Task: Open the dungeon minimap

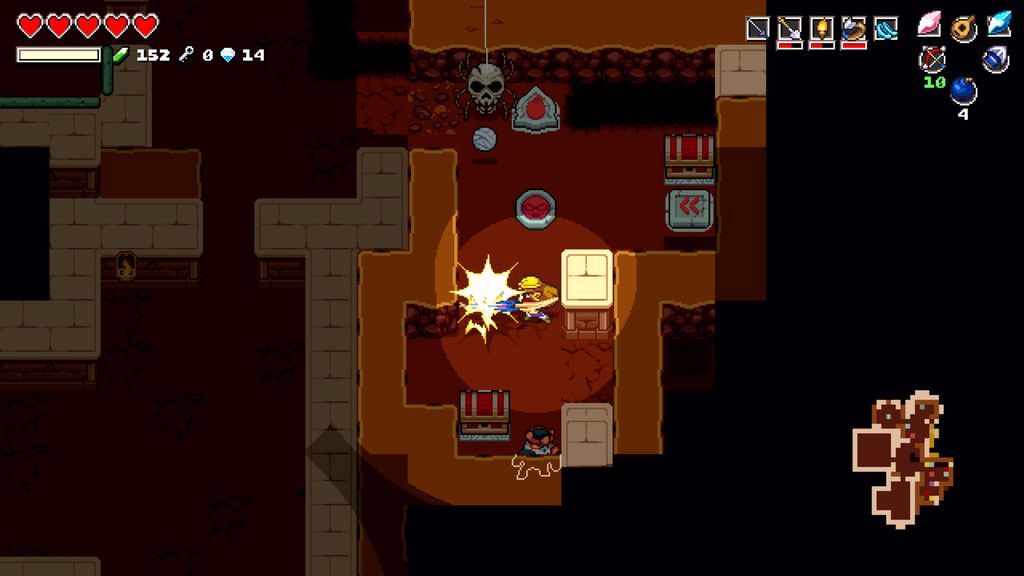Action: (902, 457)
